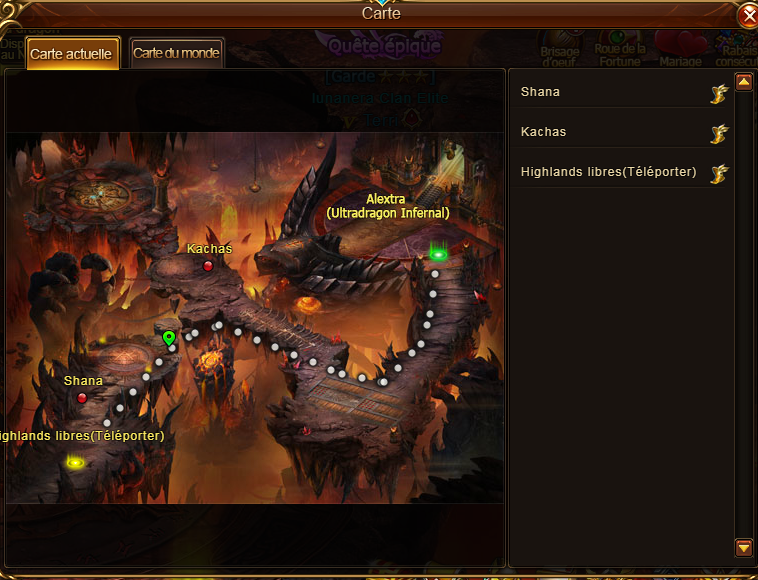Click the yellow Highlands libres teleporter marker
758x580 pixels.
coord(75,462)
